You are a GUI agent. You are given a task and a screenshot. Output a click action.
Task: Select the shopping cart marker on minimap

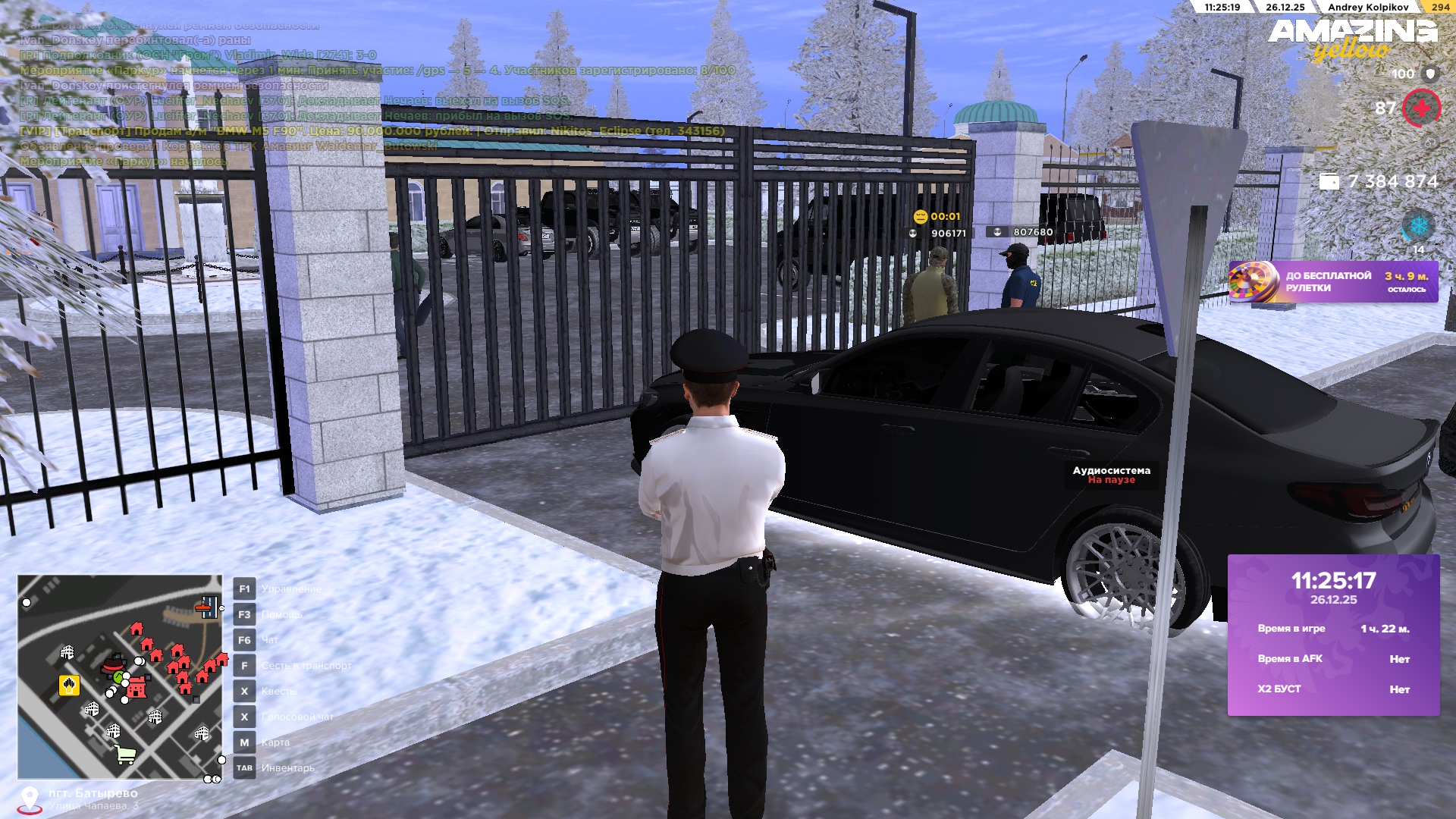pyautogui.click(x=125, y=754)
